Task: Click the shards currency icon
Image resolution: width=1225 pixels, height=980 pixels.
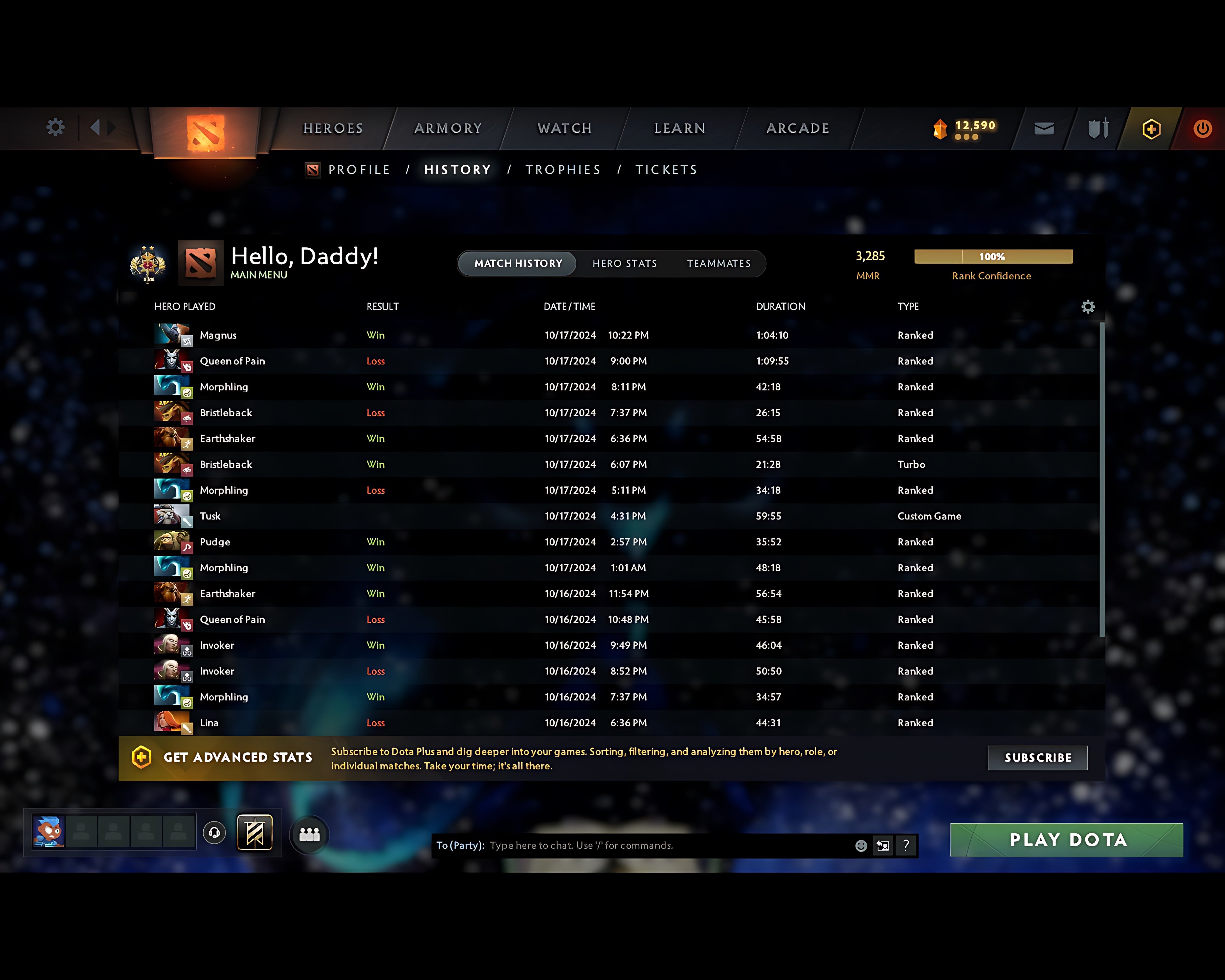Action: tap(940, 128)
